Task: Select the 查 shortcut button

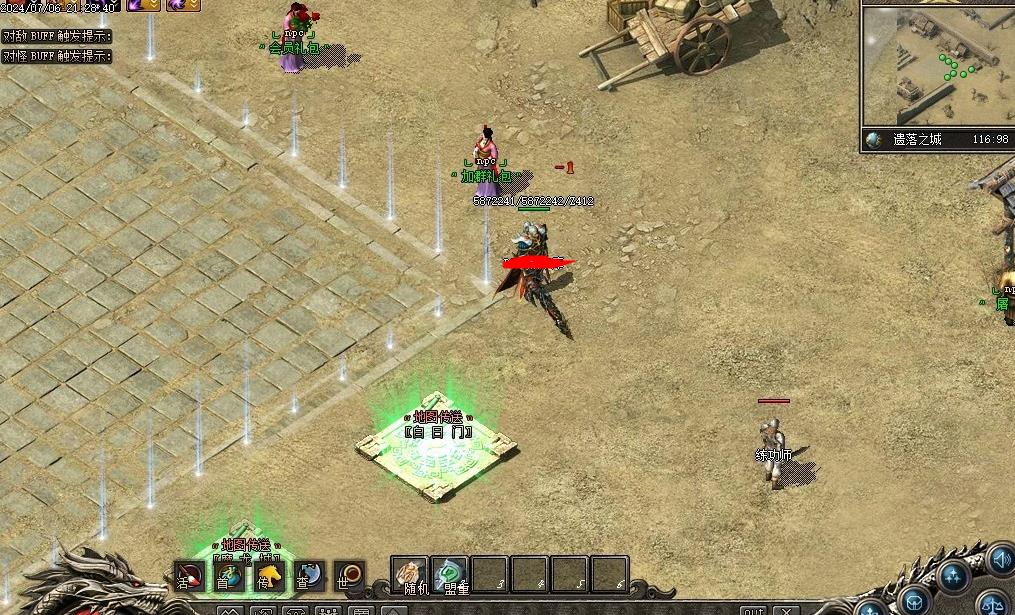Action: (x=309, y=575)
